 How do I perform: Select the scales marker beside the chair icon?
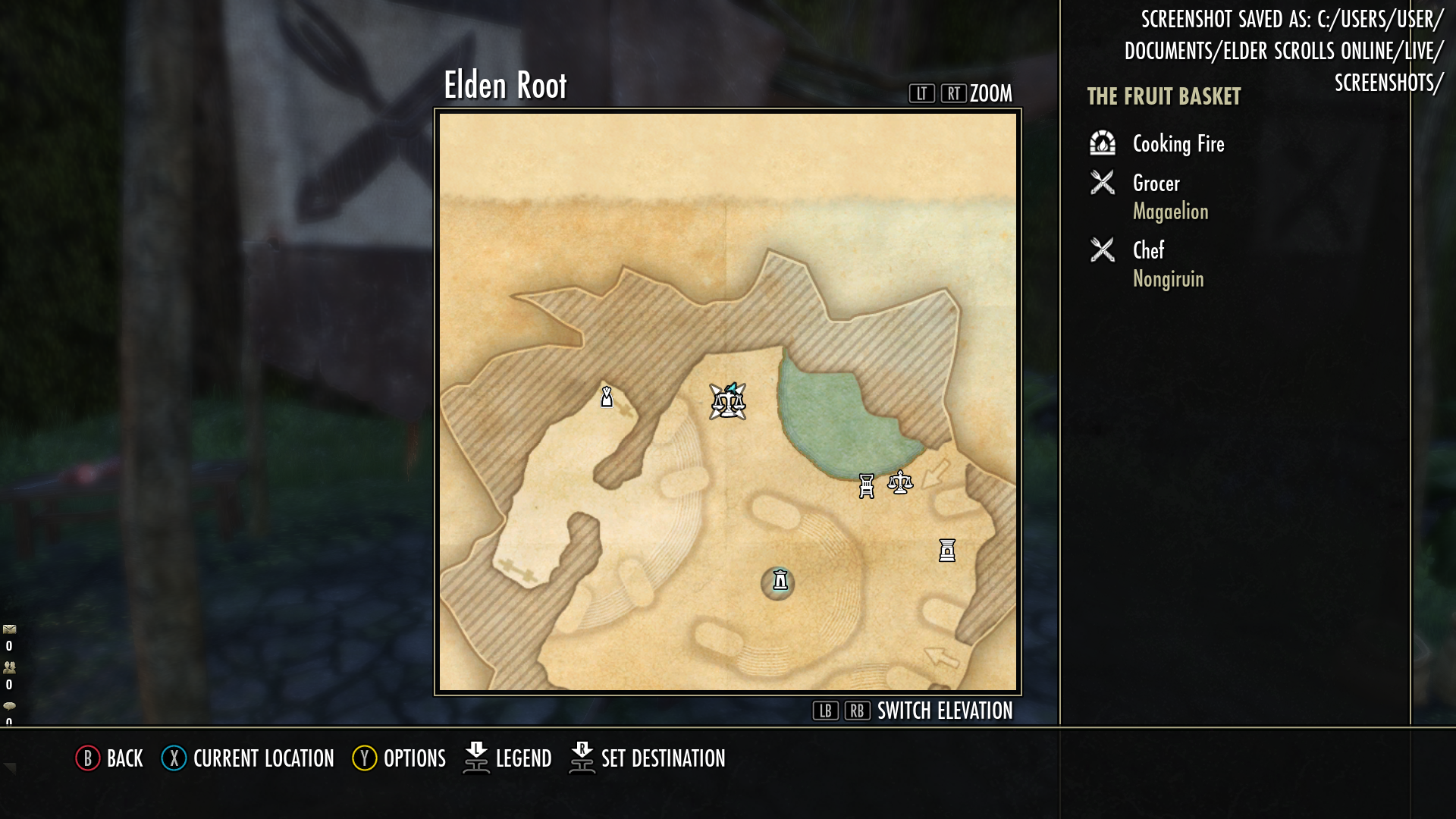900,482
